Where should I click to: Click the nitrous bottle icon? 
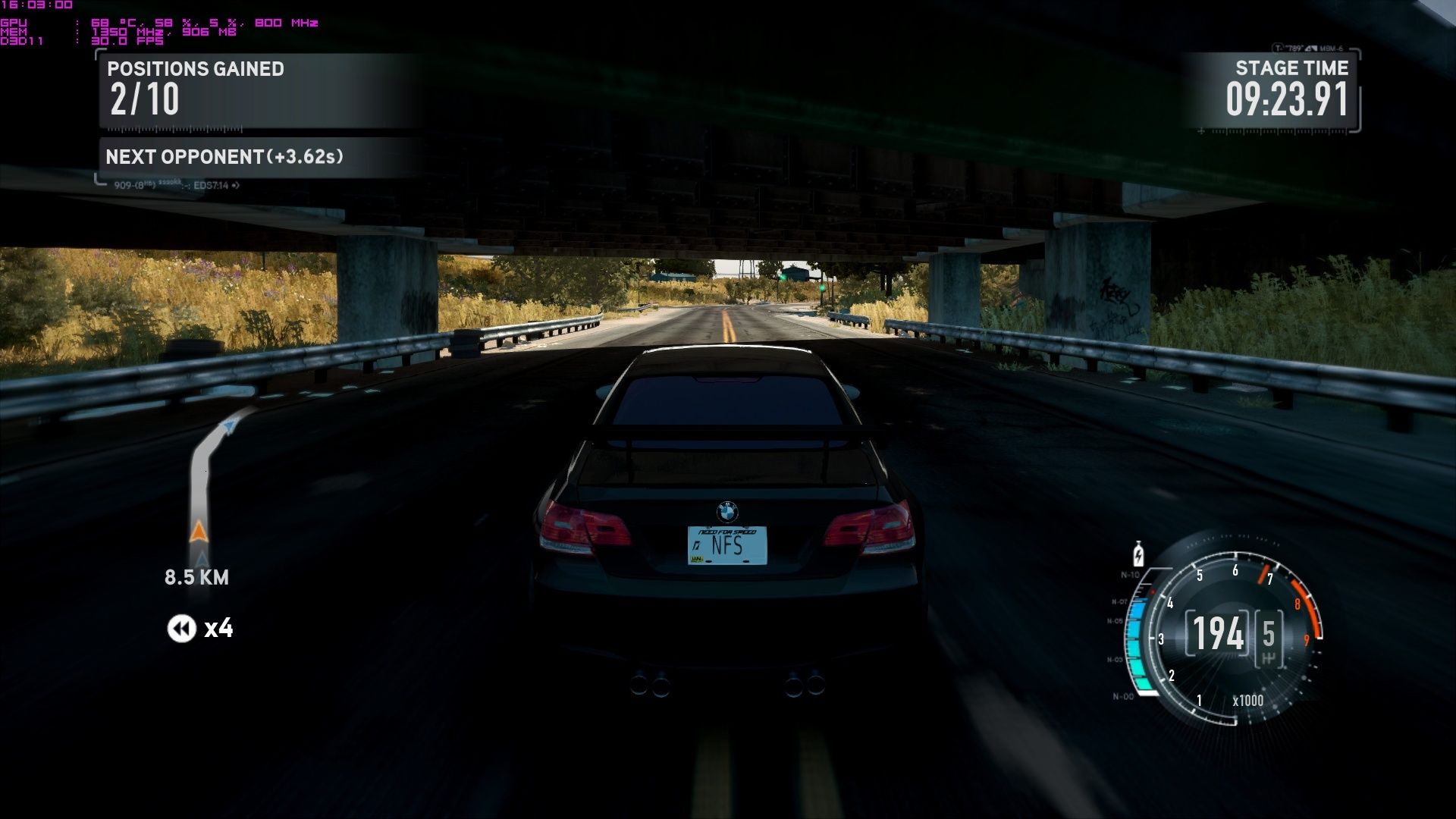click(x=1137, y=554)
